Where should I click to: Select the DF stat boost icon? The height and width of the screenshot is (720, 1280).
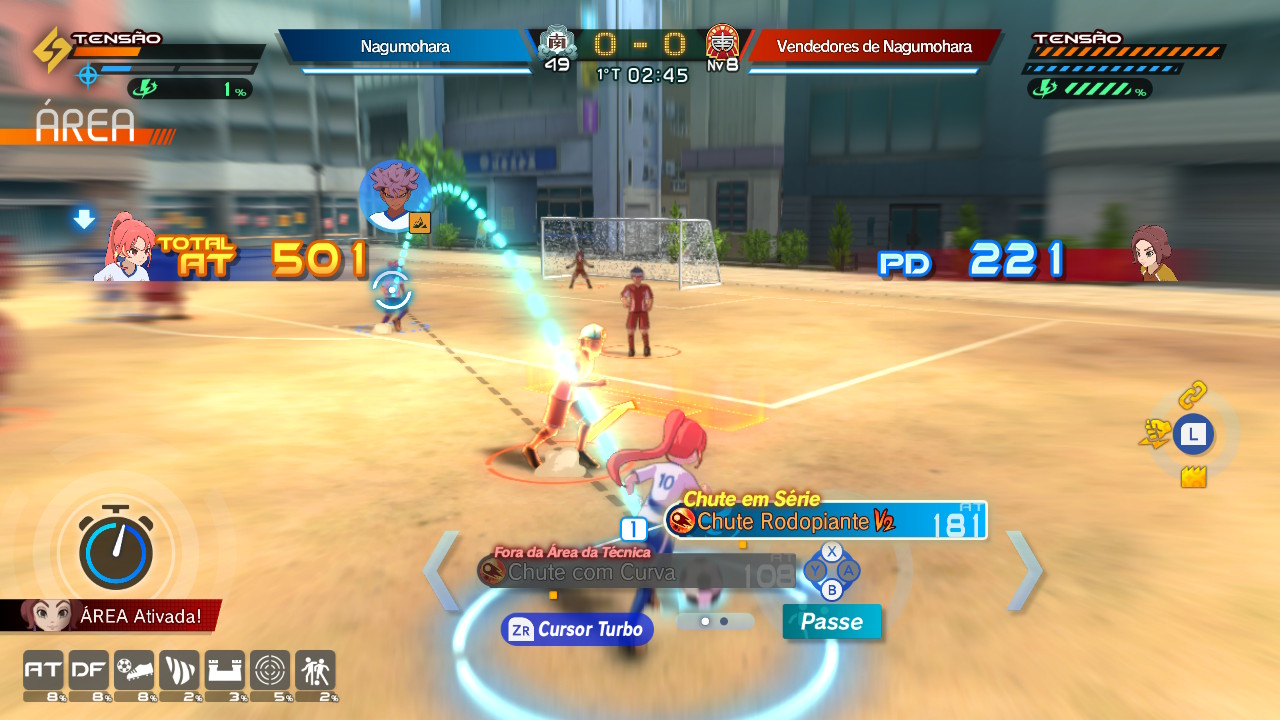[x=88, y=670]
